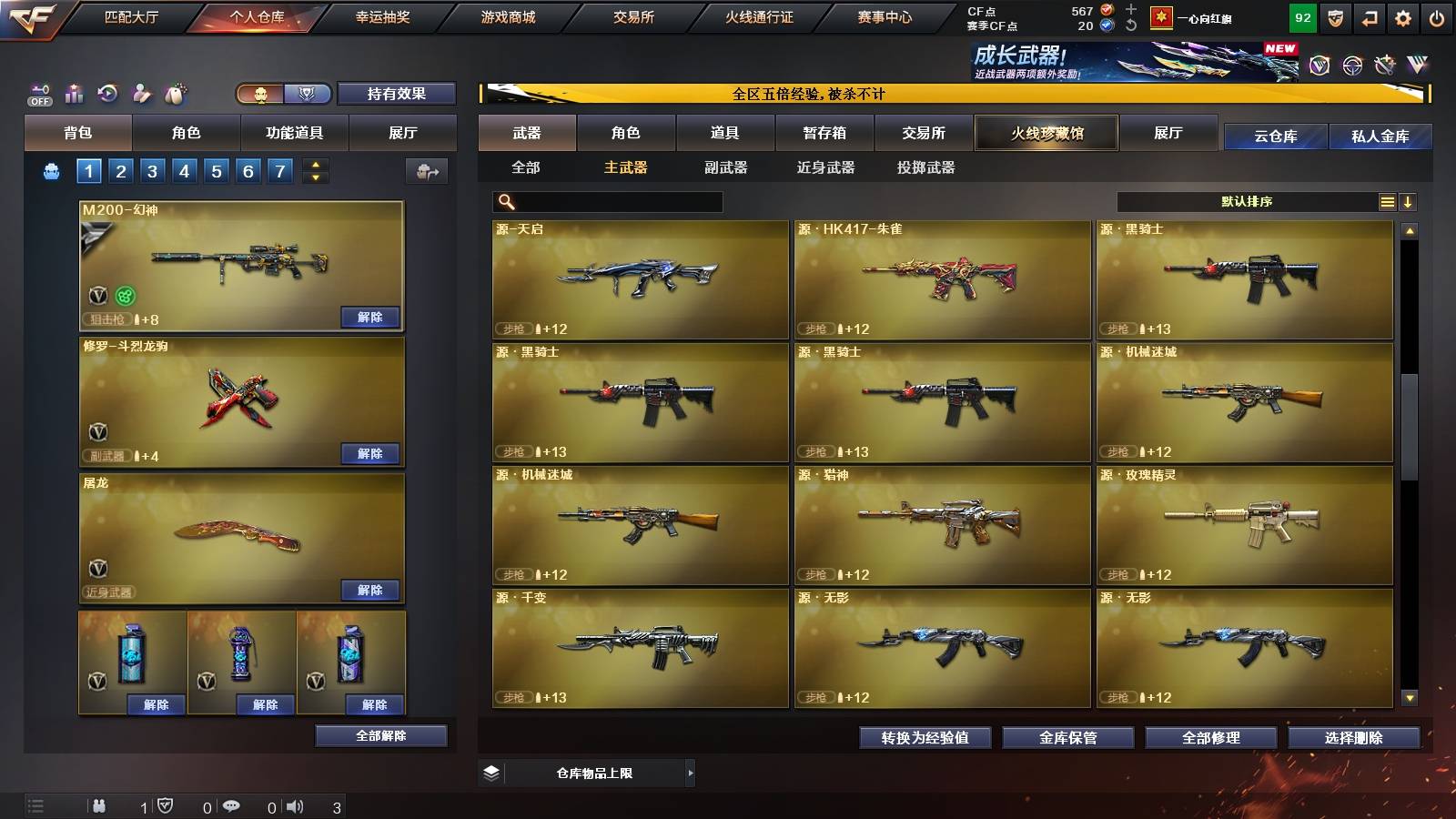Image resolution: width=1456 pixels, height=819 pixels.
Task: Switch to the 游戏商城 menu tab
Action: [506, 16]
